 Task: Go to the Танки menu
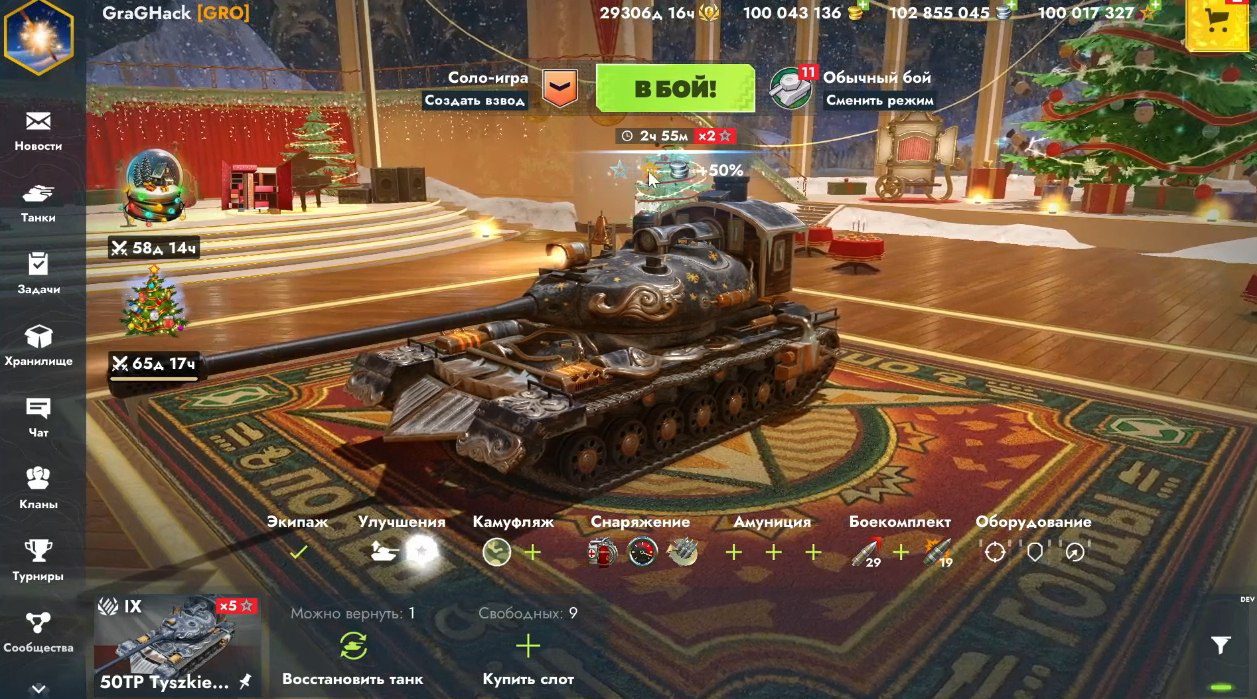38,202
